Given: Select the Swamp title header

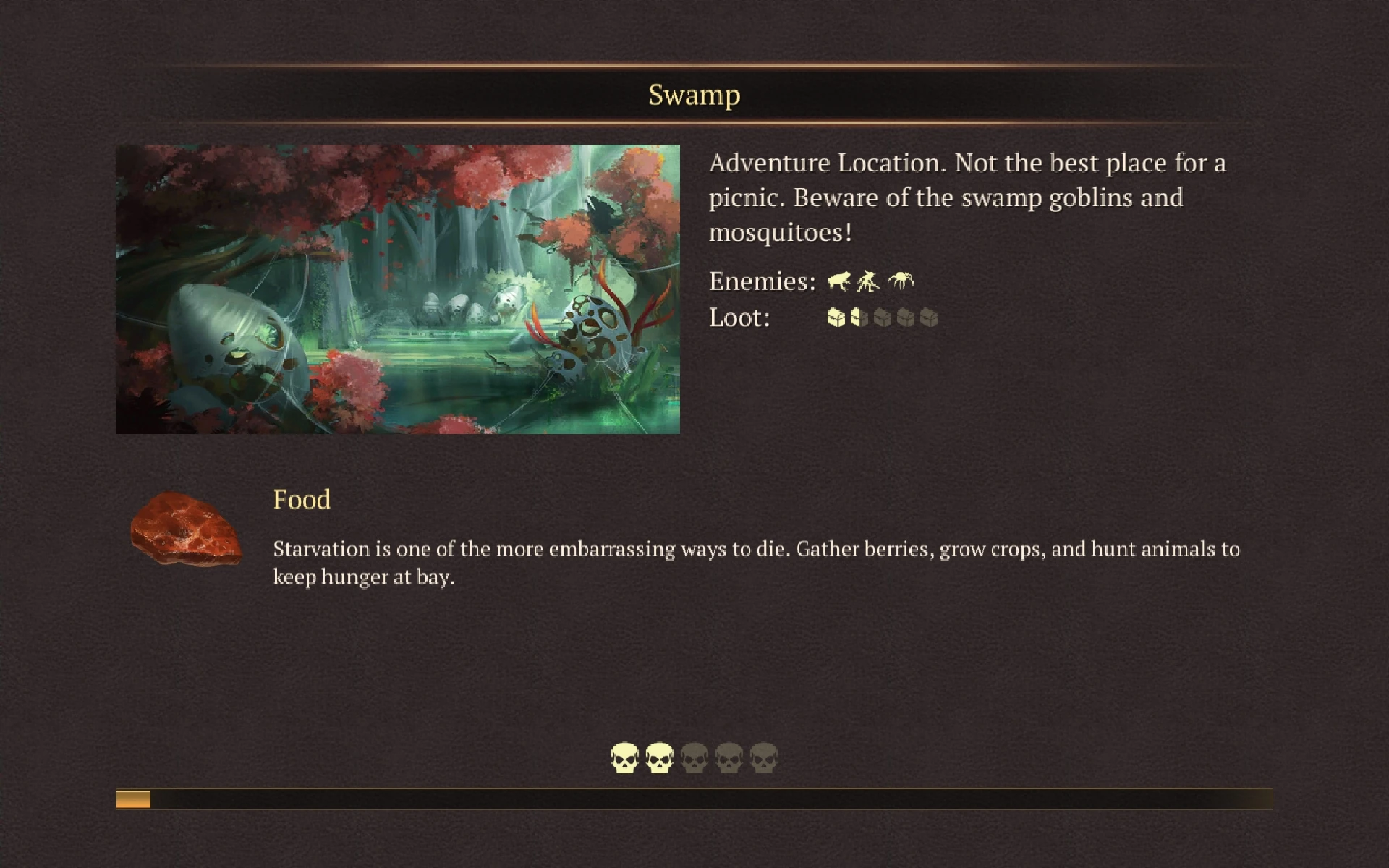Looking at the screenshot, I should pyautogui.click(x=694, y=95).
